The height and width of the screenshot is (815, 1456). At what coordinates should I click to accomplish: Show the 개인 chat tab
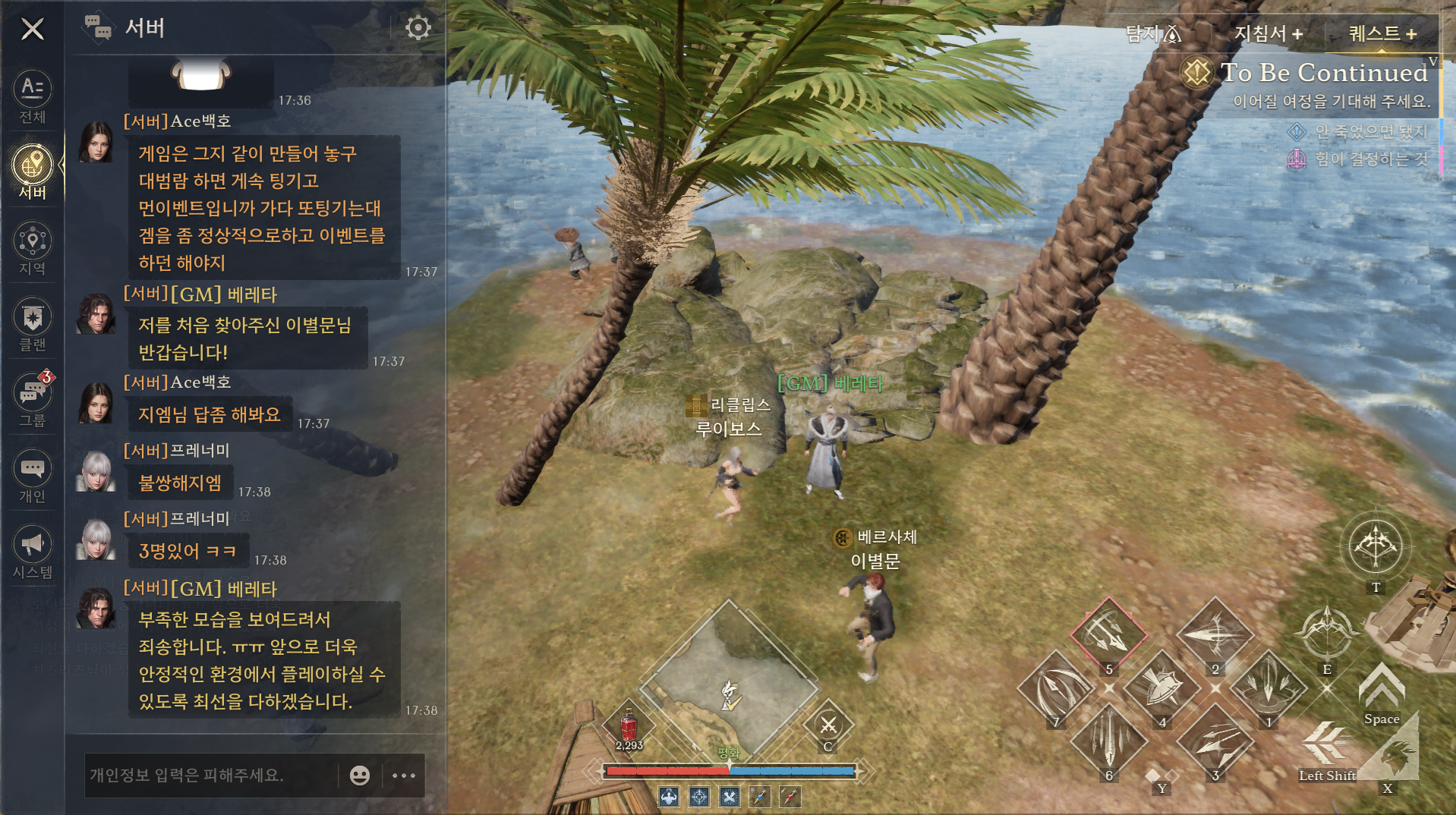point(33,476)
